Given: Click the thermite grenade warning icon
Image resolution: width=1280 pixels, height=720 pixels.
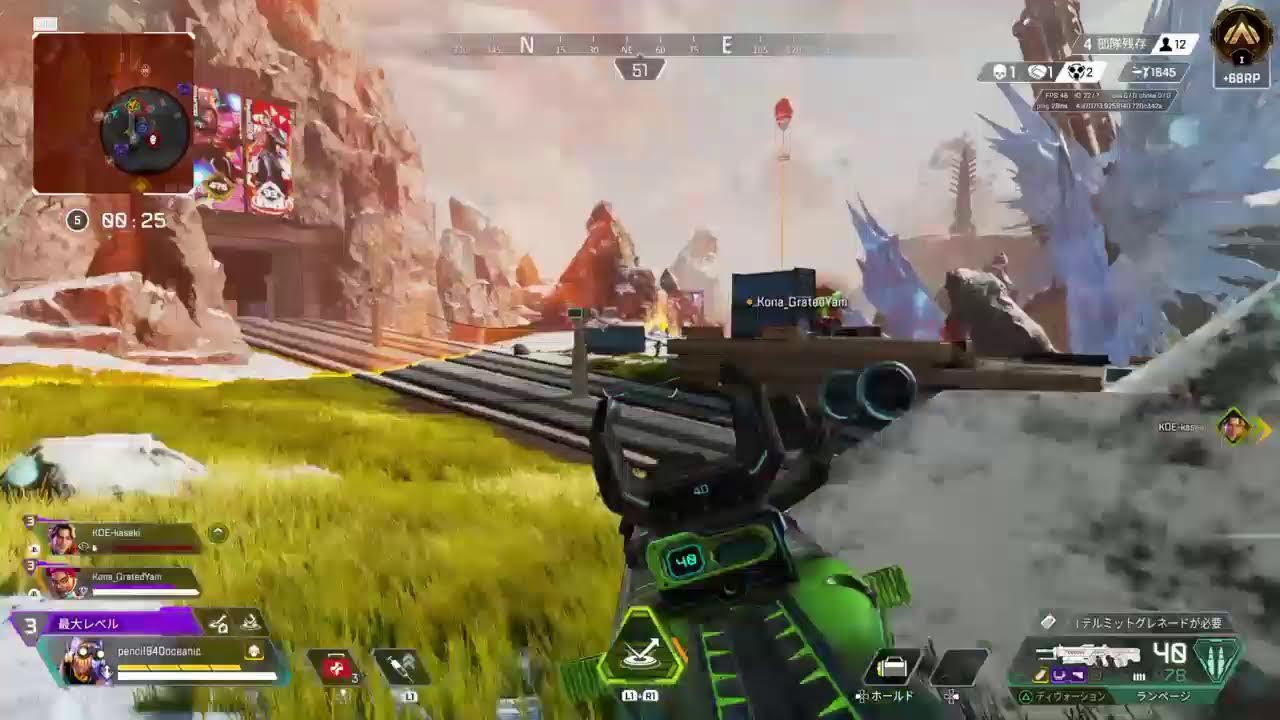Looking at the screenshot, I should [1048, 622].
